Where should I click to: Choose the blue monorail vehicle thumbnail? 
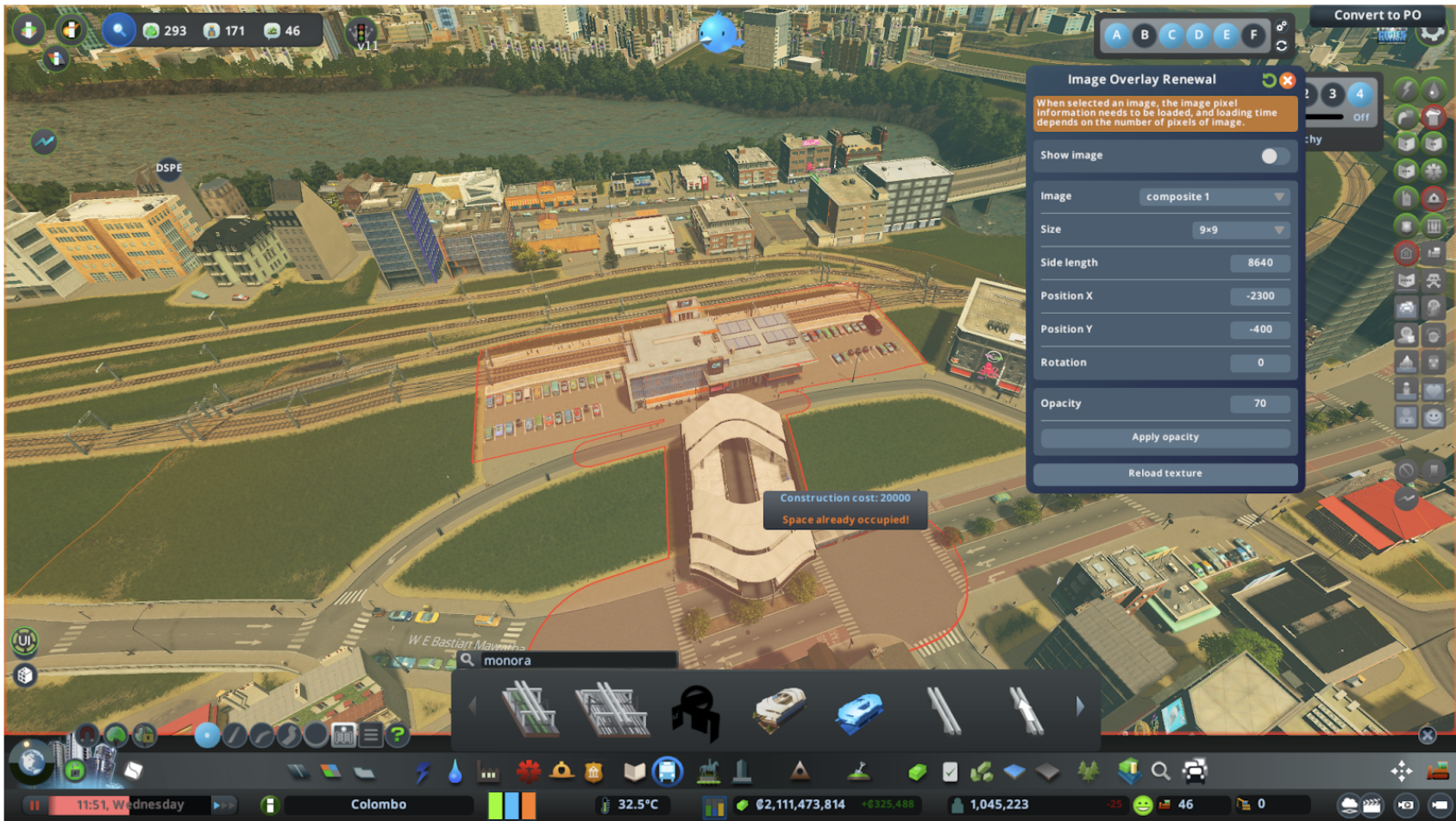point(859,711)
